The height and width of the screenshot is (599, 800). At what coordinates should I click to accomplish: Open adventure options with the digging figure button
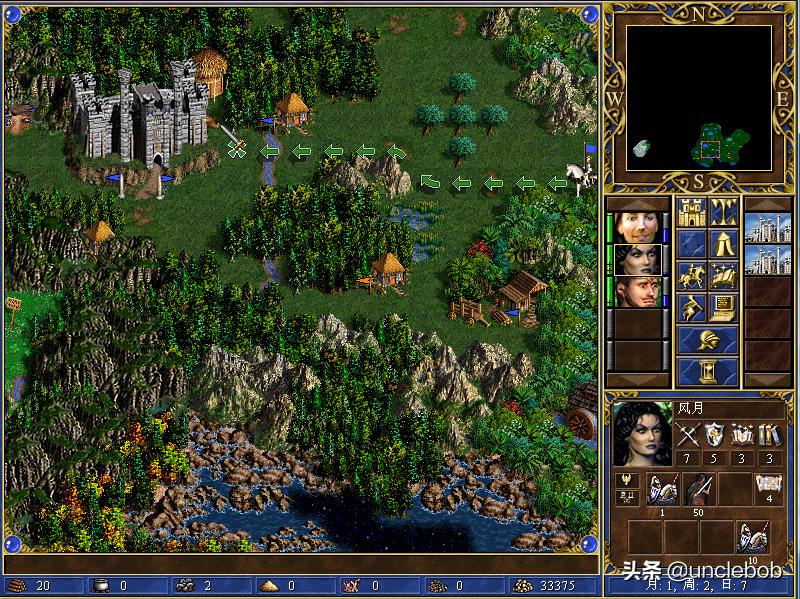693,307
